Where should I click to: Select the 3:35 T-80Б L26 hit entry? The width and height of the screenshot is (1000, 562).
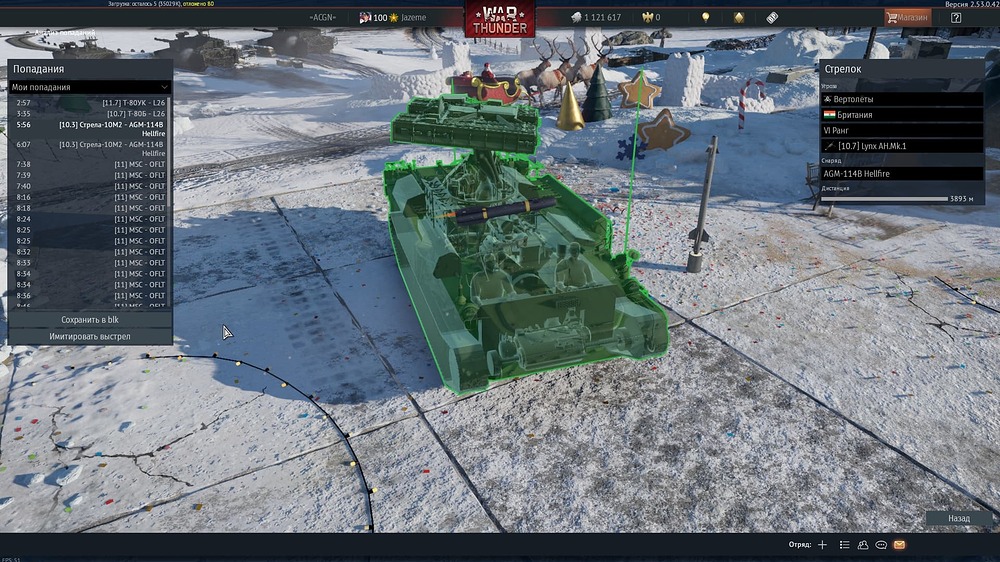(x=90, y=114)
